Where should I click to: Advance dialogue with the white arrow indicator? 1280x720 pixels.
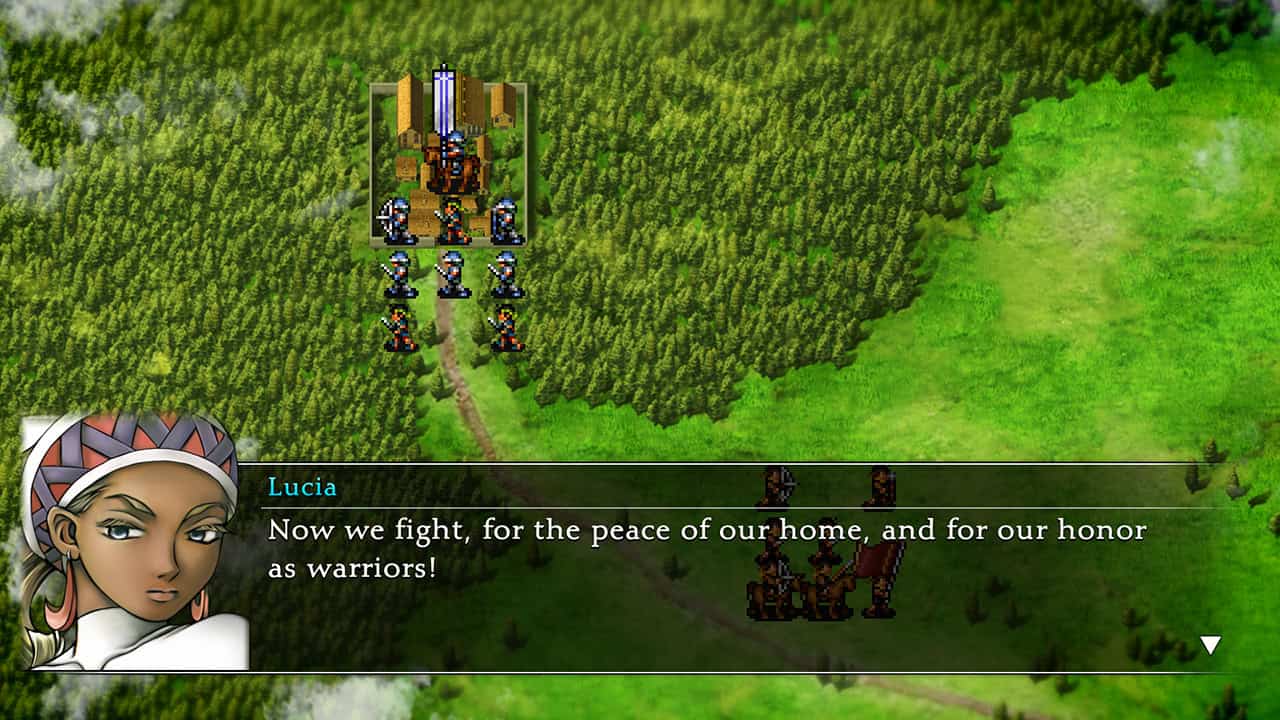pyautogui.click(x=1210, y=645)
